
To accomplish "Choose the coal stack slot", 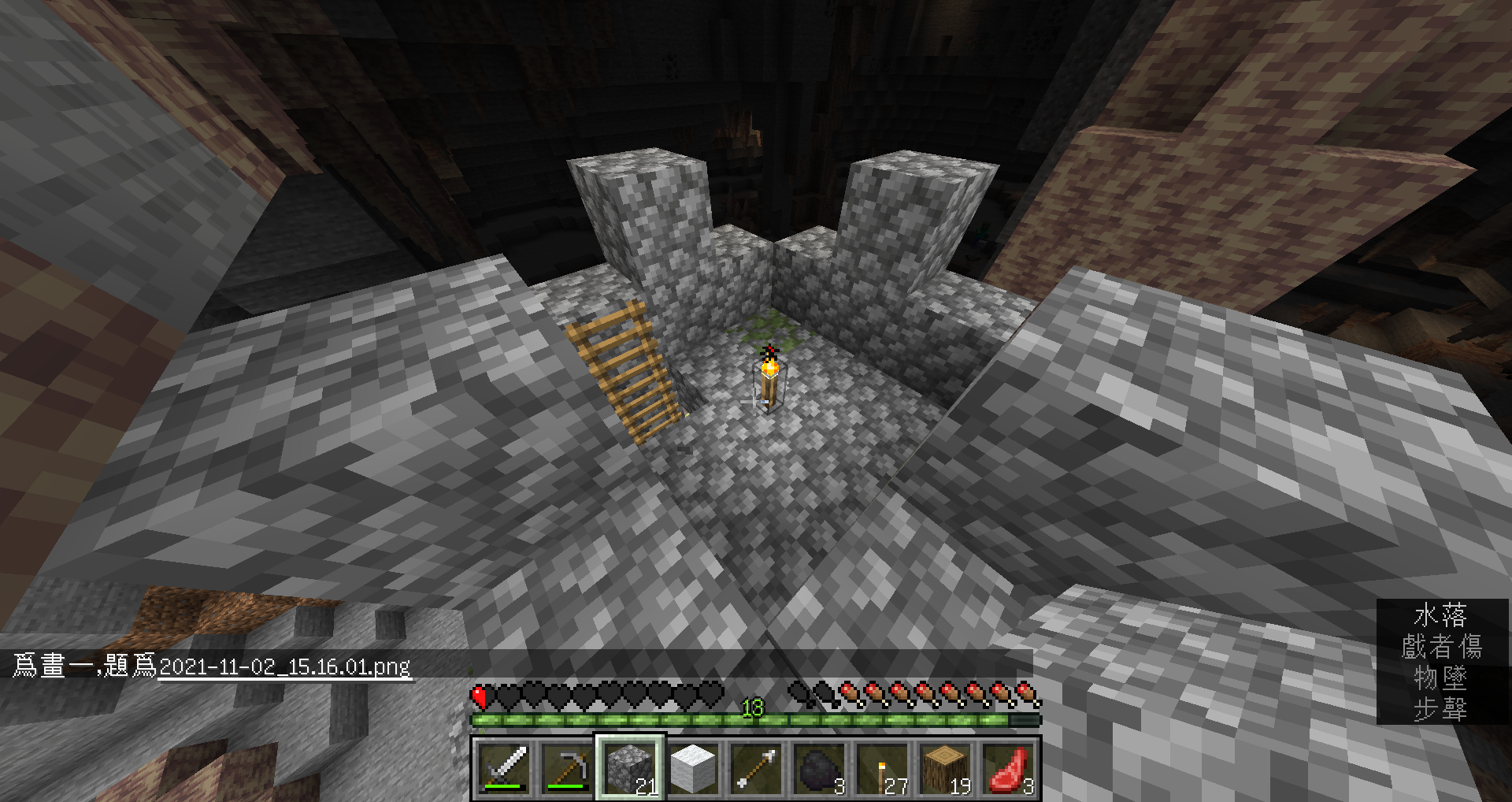I will tap(819, 768).
